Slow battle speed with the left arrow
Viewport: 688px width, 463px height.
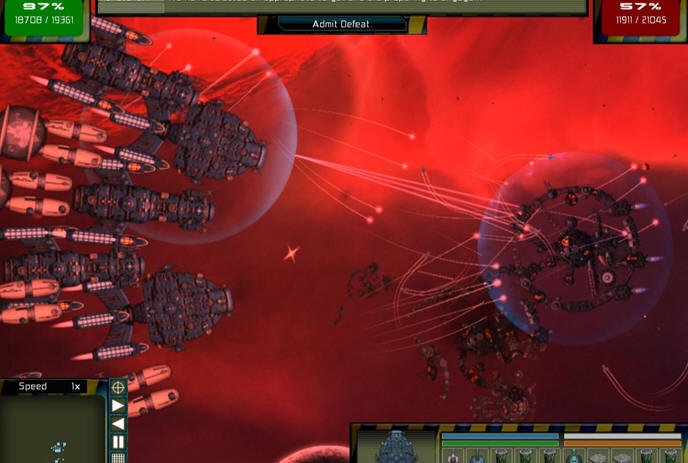118,424
